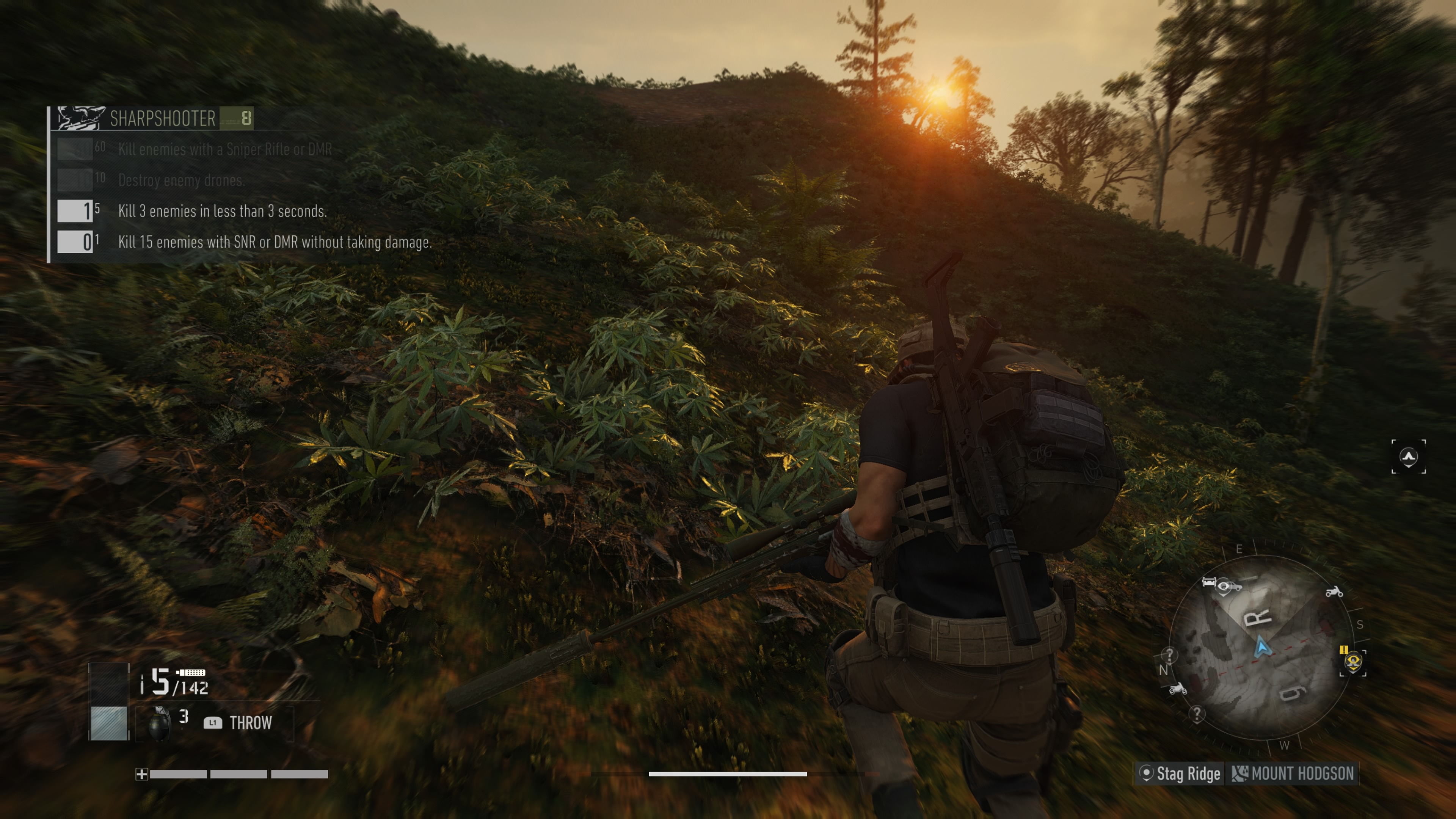Select the frag grenade item slot

[x=159, y=723]
